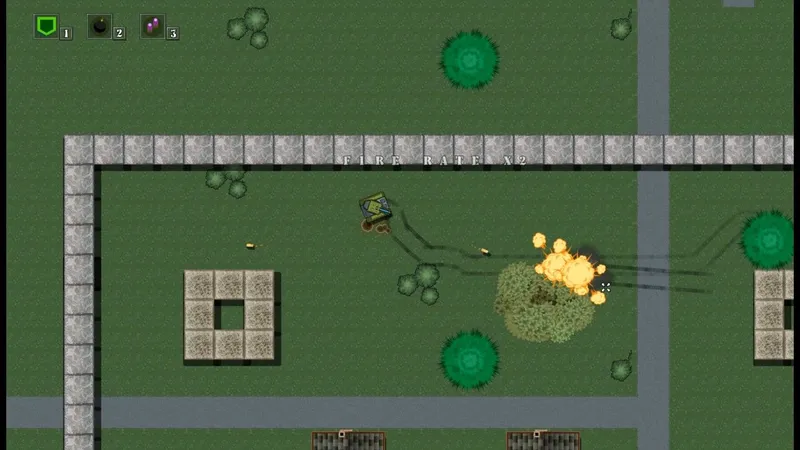Image resolution: width=800 pixels, height=450 pixels.
Task: Activate the green shield ability
Action: (46, 26)
